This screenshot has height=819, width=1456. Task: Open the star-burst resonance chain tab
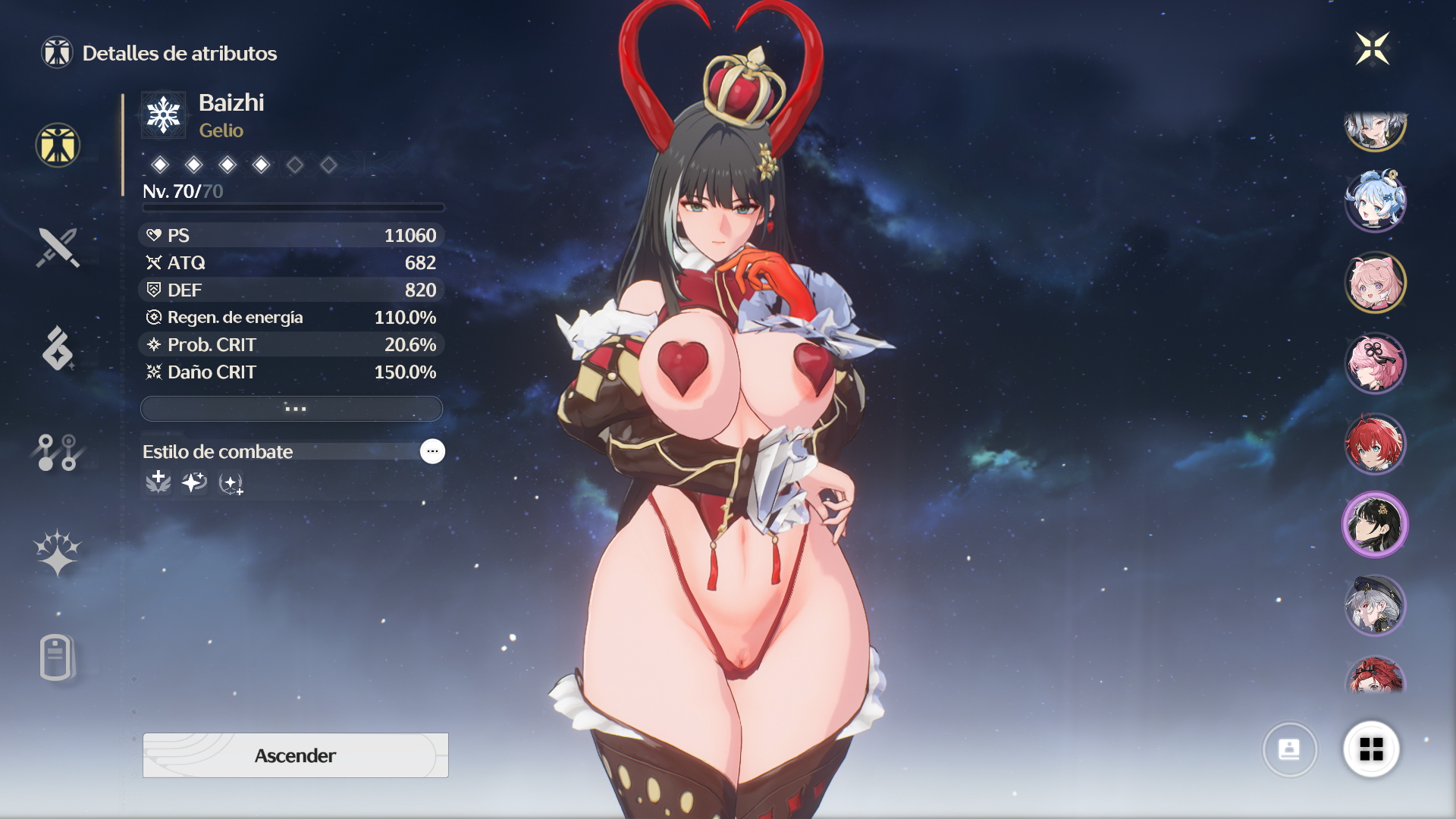click(x=58, y=553)
